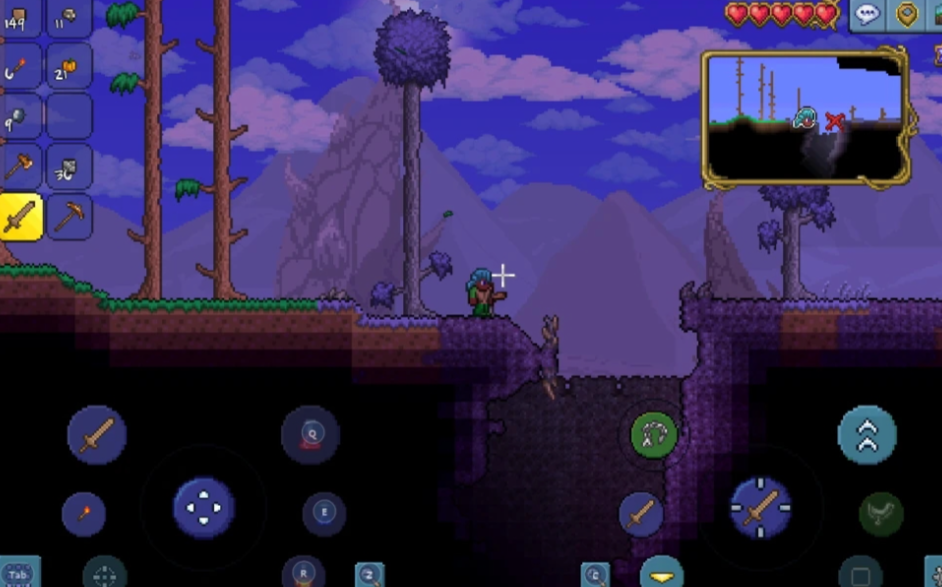Select the torch slot in the hotbar
The height and width of the screenshot is (587, 942).
[20, 66]
